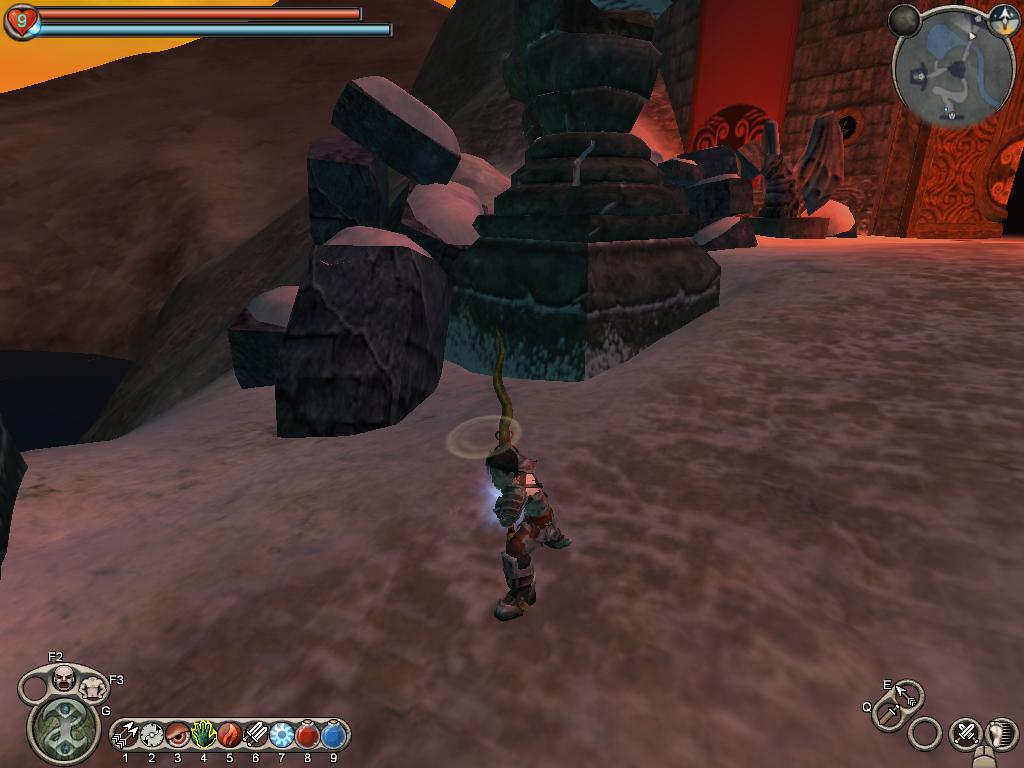Drink the blue mana potion
Screen dimensions: 1024x768
tap(334, 735)
